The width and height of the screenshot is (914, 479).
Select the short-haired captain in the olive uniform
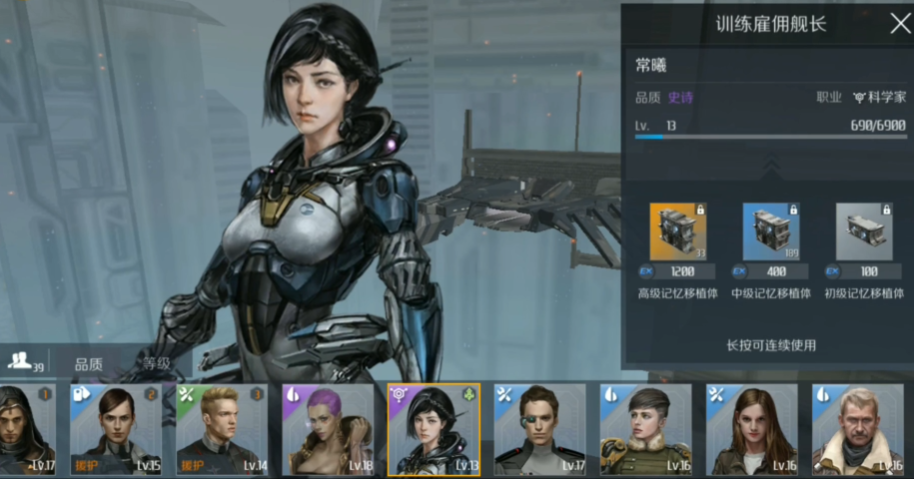(646, 429)
